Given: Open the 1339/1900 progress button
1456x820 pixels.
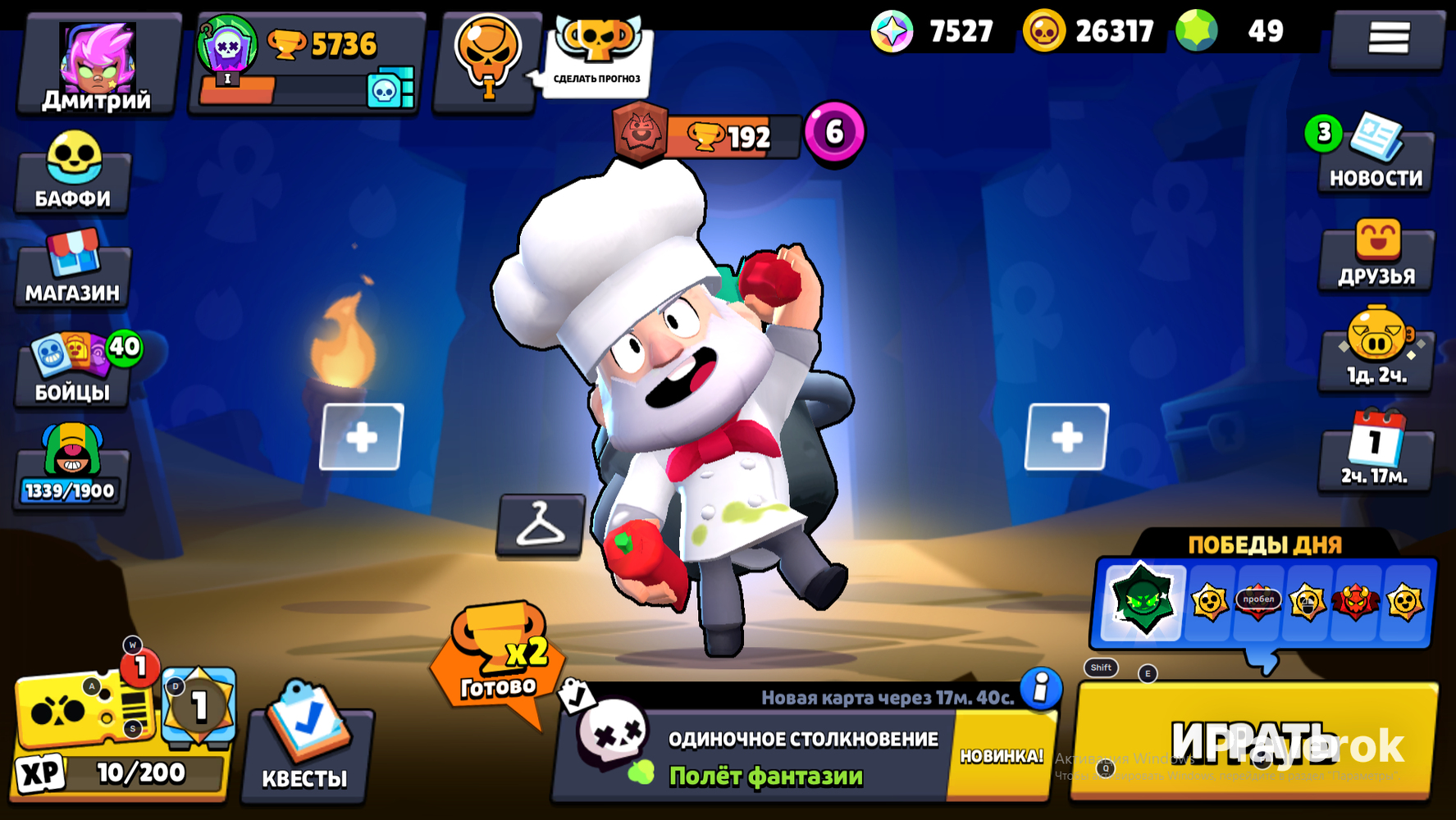Looking at the screenshot, I should tap(71, 467).
